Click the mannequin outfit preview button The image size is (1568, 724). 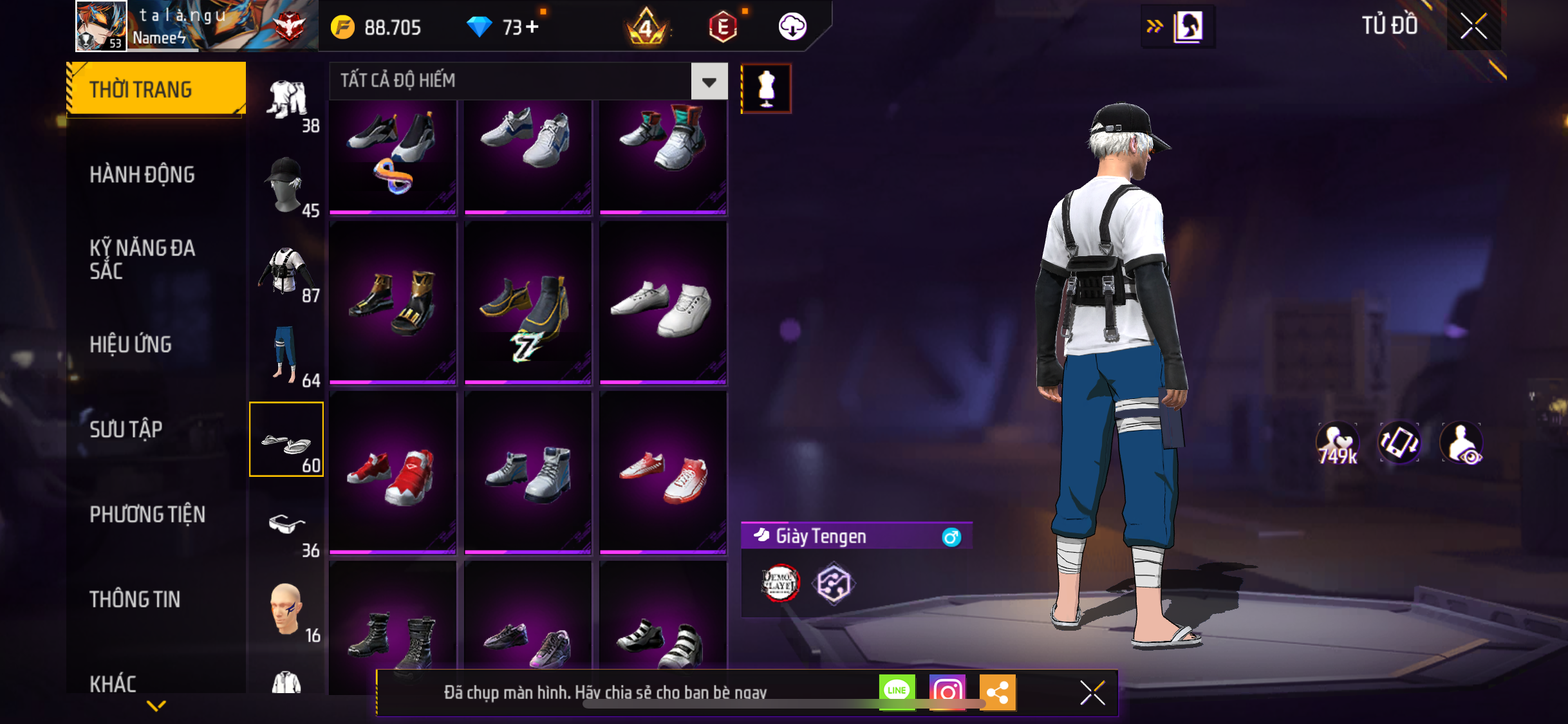766,89
